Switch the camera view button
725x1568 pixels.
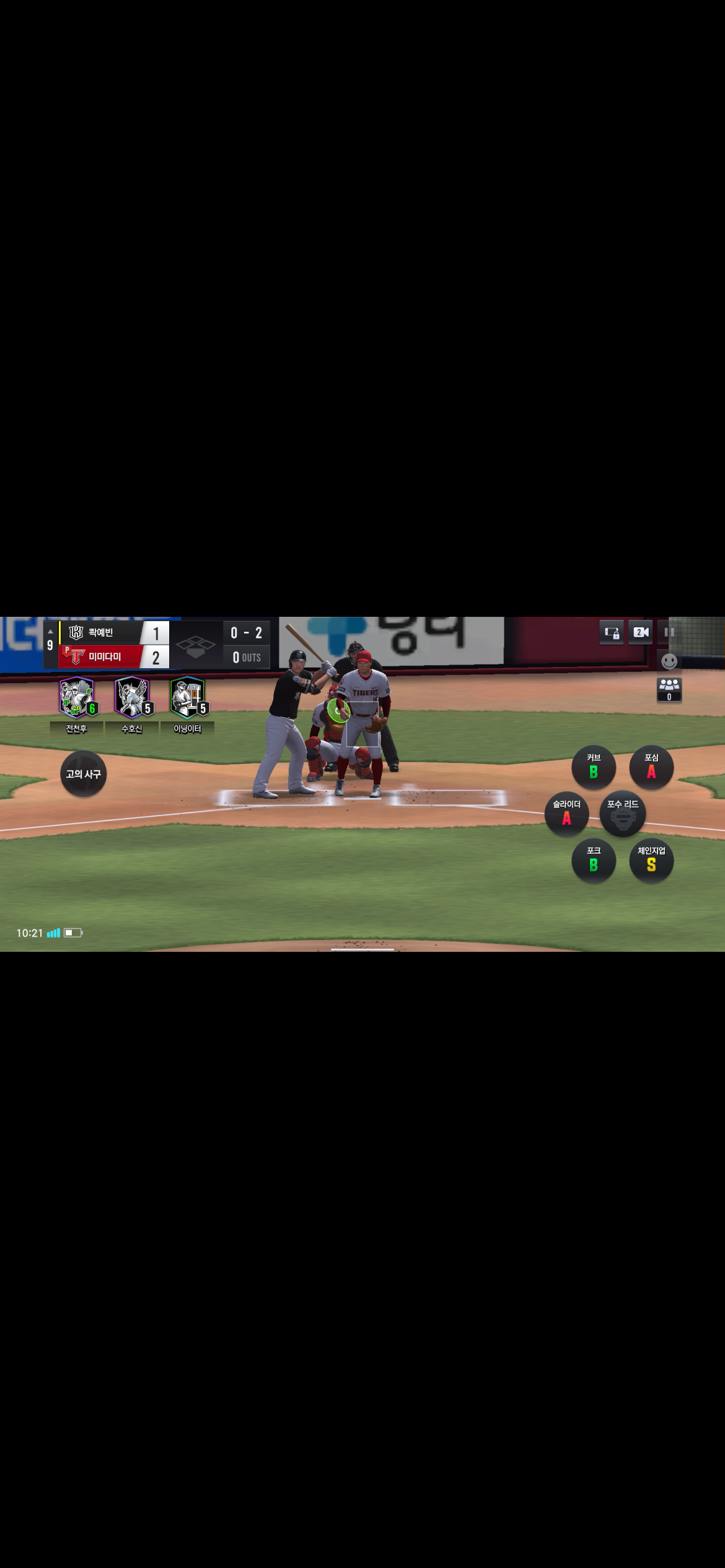click(641, 632)
